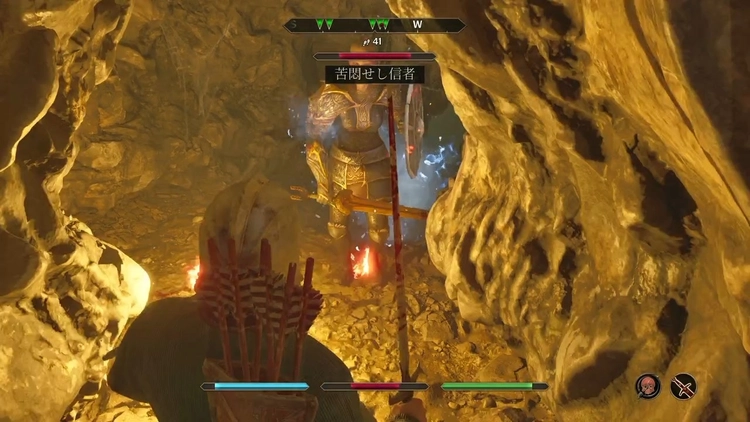Click the compass bar showing W heading
The height and width of the screenshot is (422, 750).
click(x=374, y=26)
